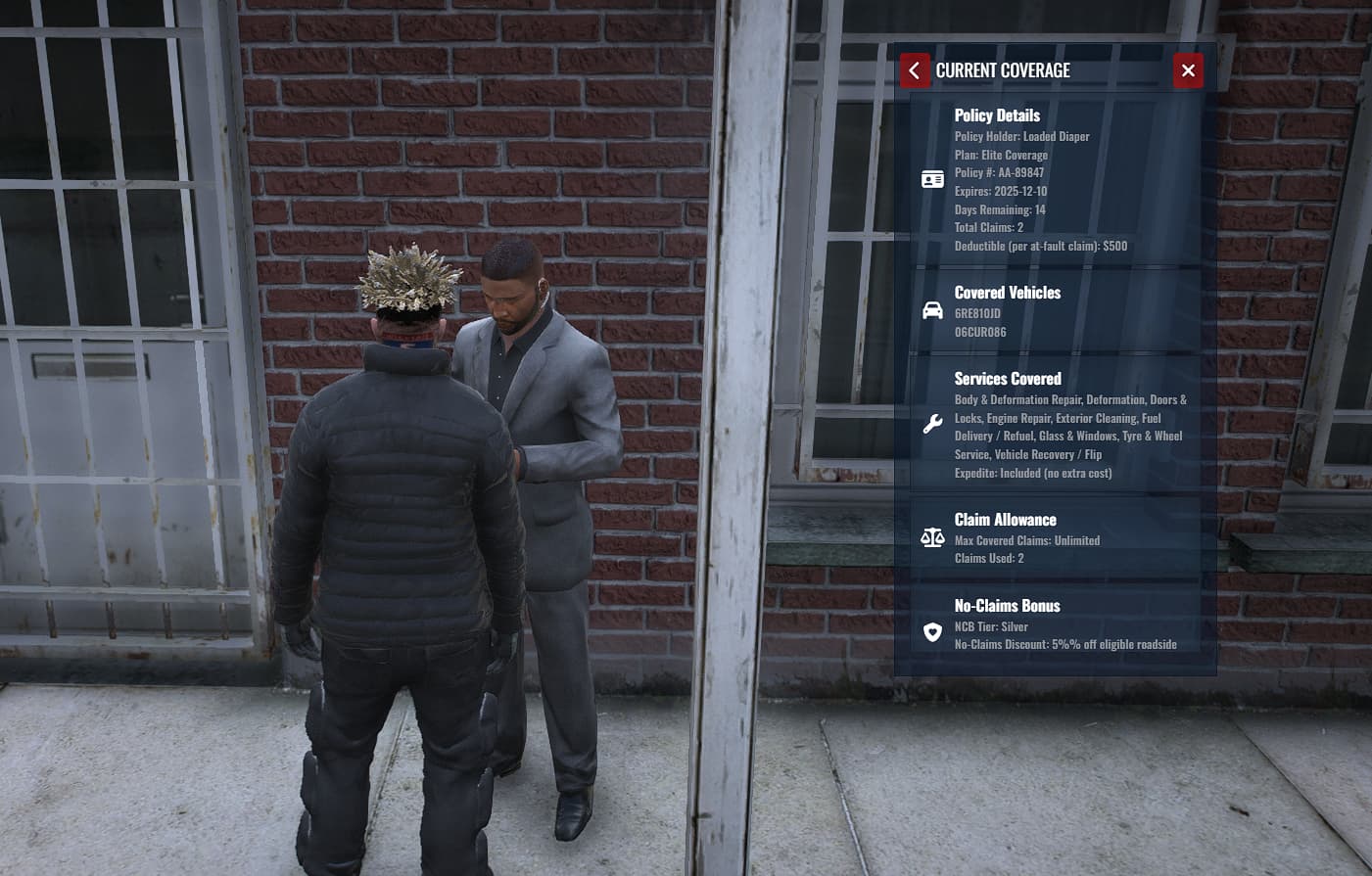
Task: Close the Current Coverage panel
Action: (1188, 70)
